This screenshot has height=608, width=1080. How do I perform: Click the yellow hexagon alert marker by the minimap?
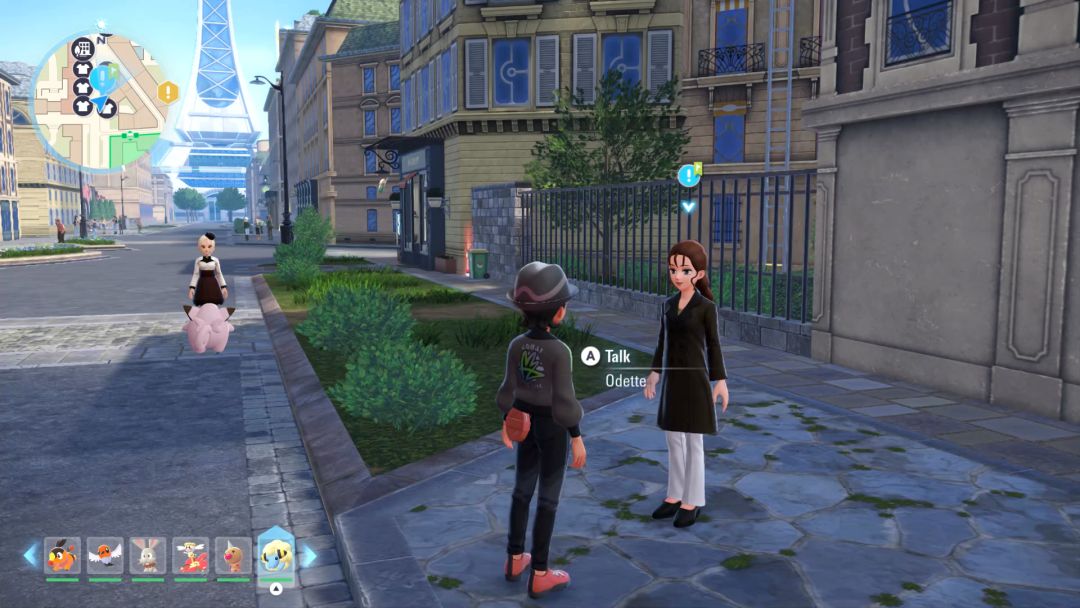168,93
